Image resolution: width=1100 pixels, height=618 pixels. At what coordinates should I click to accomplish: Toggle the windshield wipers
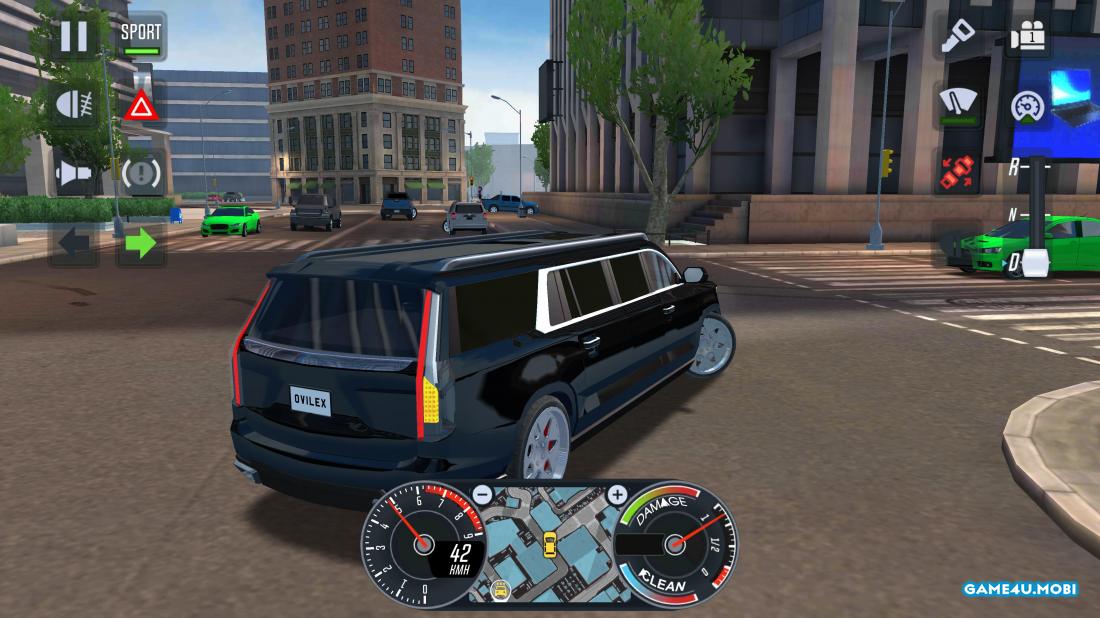(958, 105)
